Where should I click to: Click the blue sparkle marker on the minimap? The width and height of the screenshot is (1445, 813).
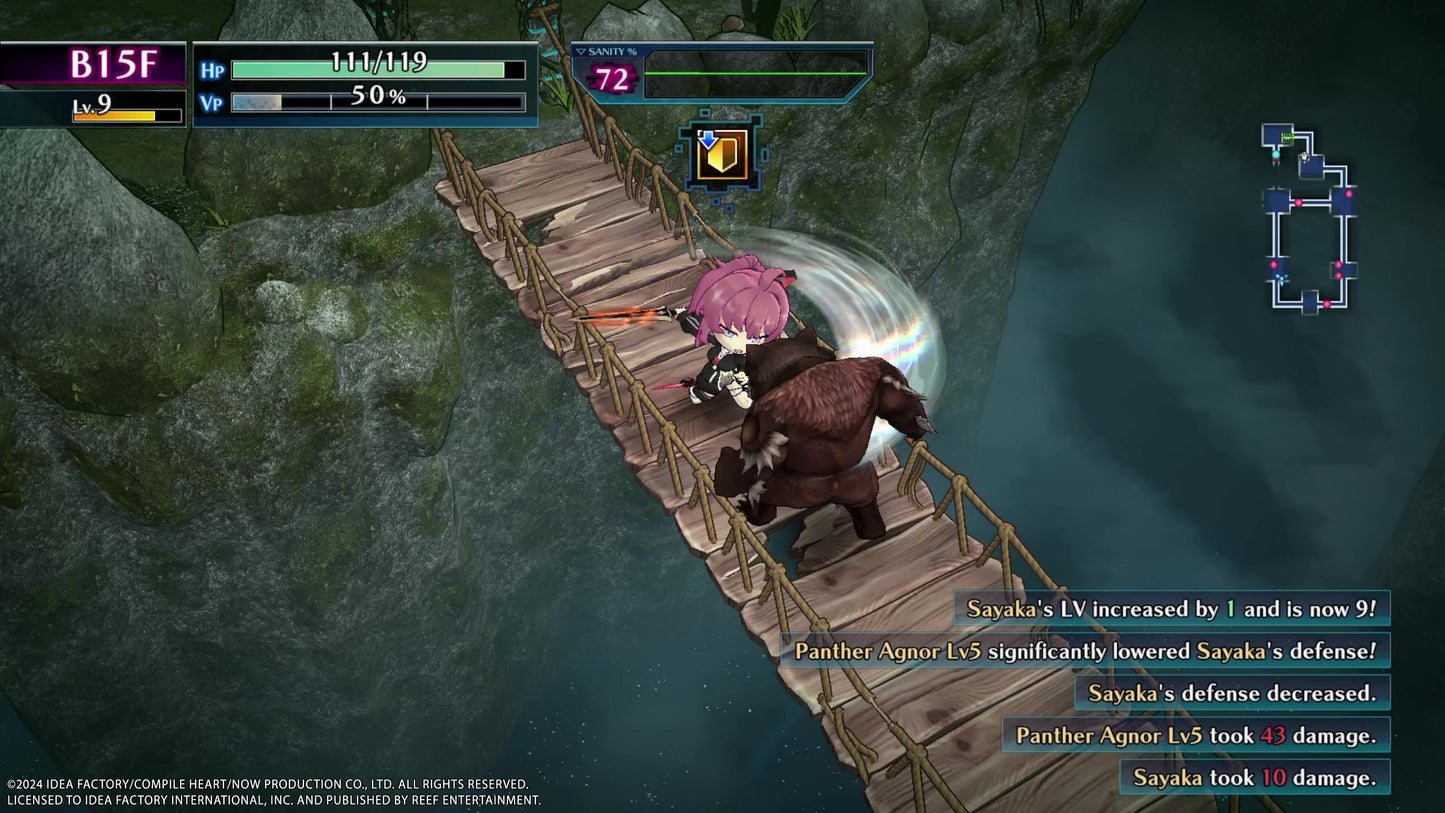click(x=1283, y=279)
